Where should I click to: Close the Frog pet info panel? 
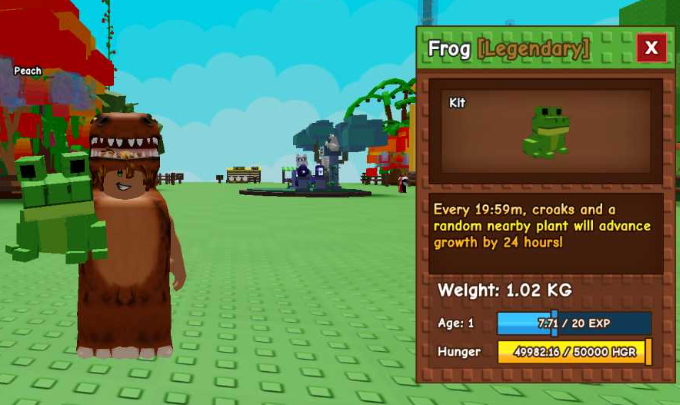point(651,47)
